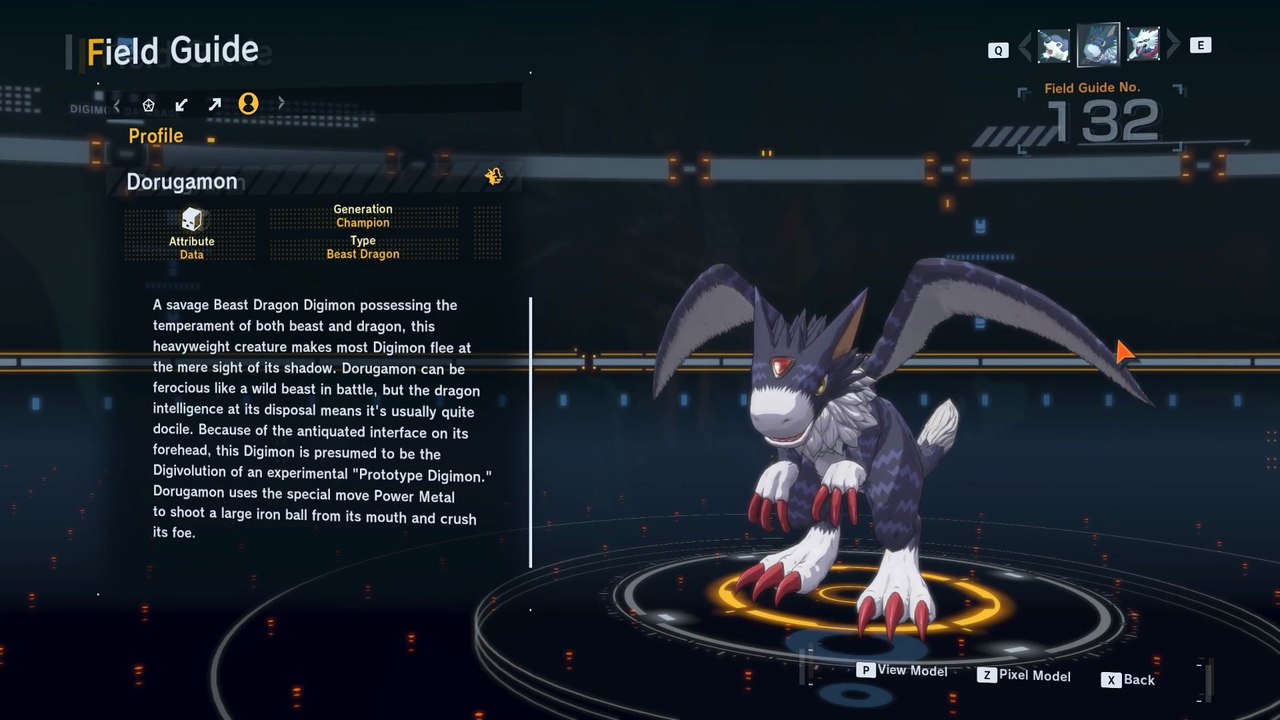Open the pentagon stats tab
The width and height of the screenshot is (1280, 720).
click(x=149, y=104)
